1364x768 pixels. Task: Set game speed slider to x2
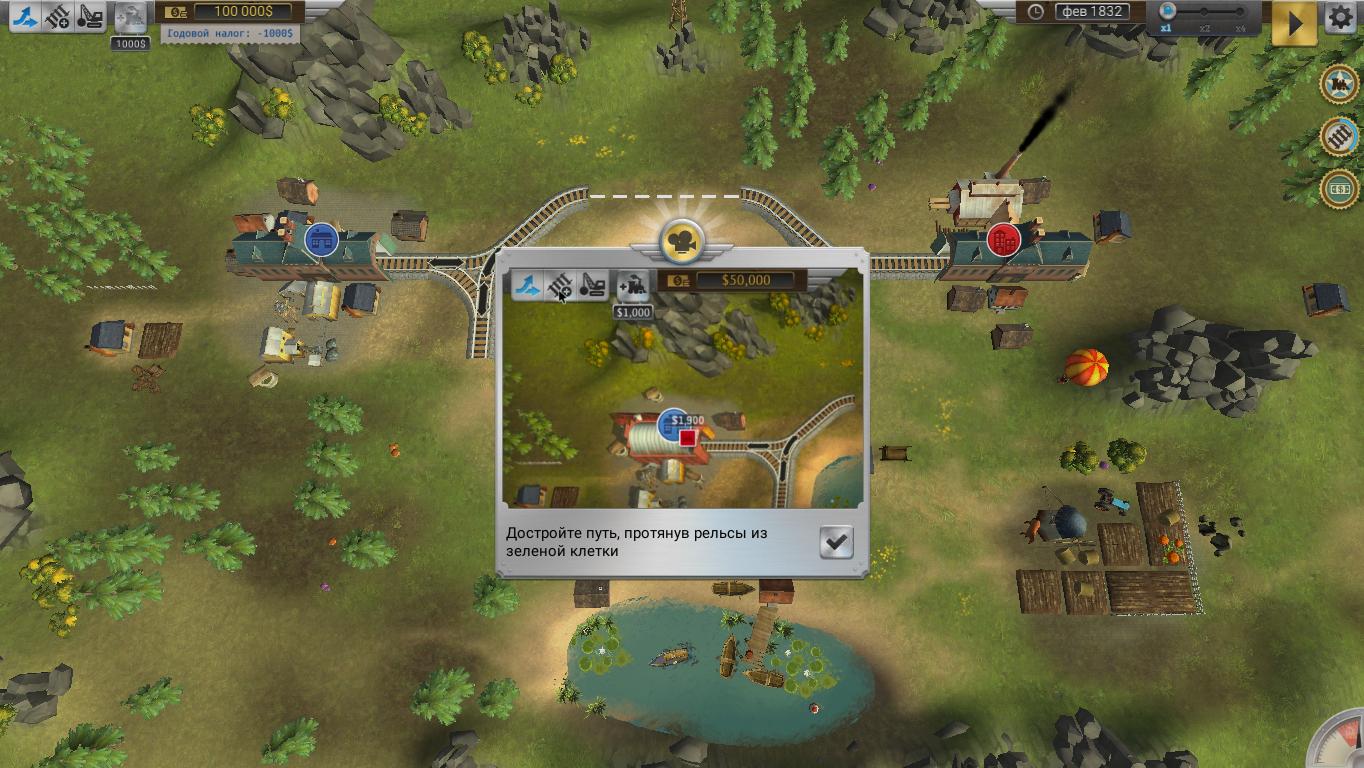click(x=1205, y=13)
